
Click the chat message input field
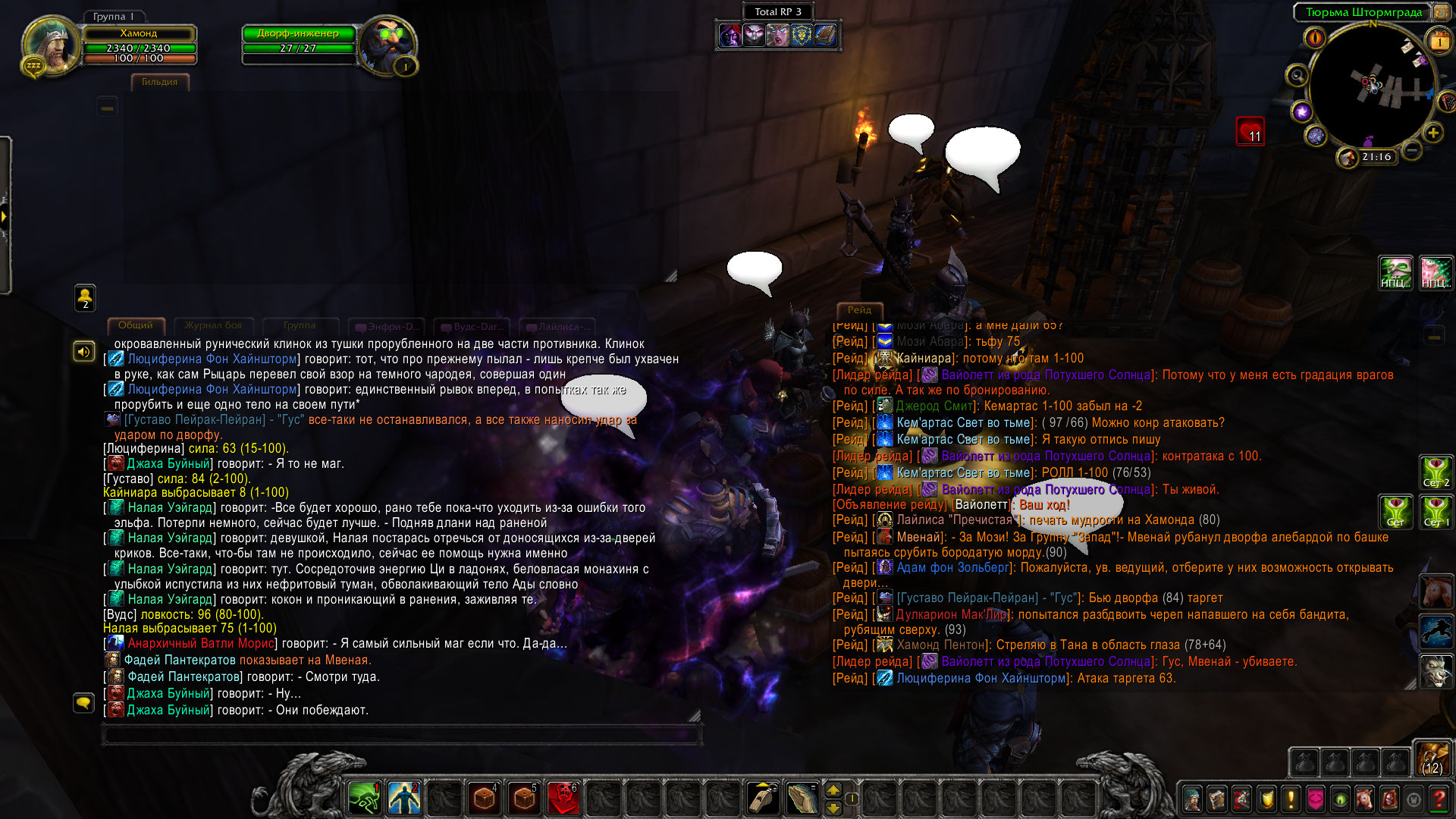tap(402, 734)
